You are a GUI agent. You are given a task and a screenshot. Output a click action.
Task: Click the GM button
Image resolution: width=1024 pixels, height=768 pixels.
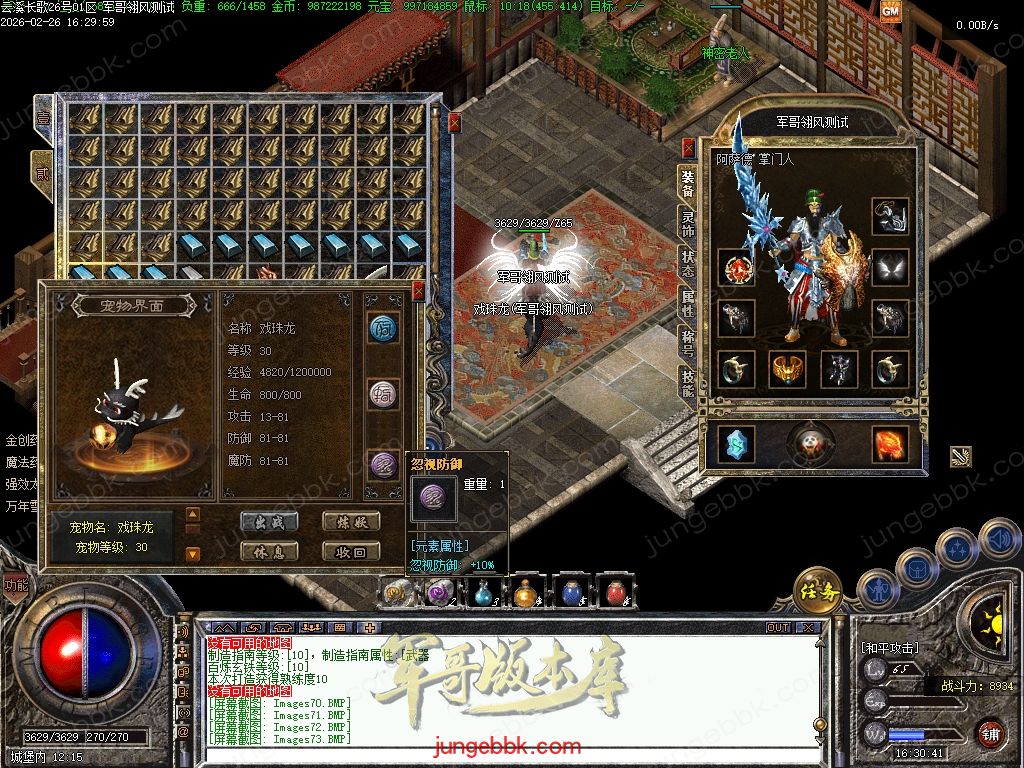(890, 11)
